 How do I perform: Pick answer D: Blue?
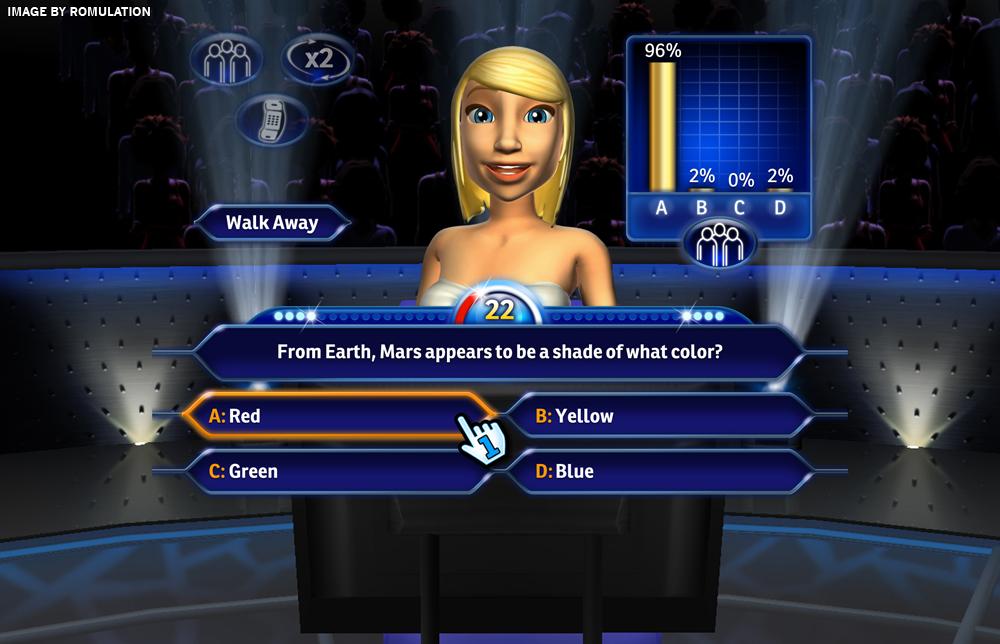click(660, 471)
